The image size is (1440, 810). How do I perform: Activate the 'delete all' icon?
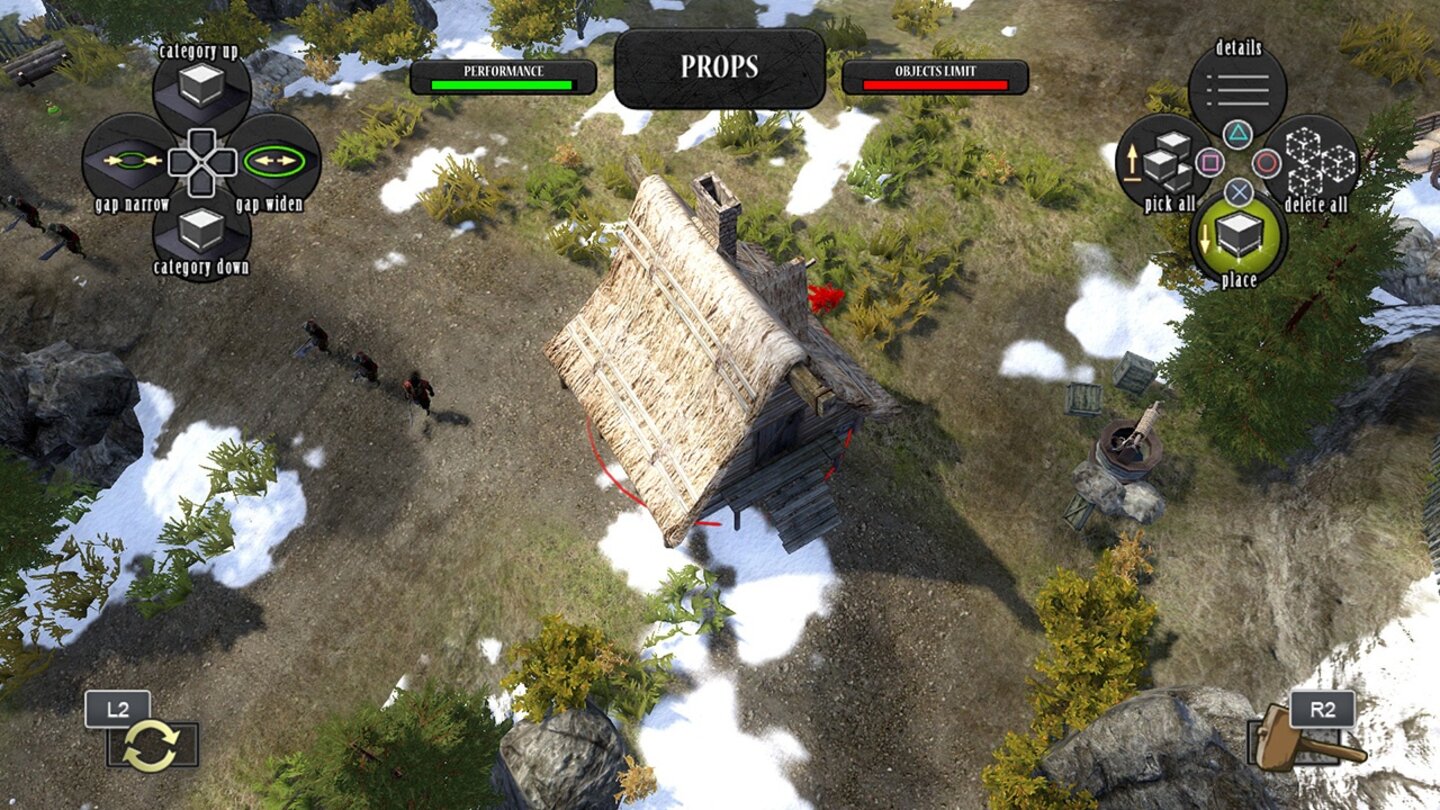[1317, 162]
